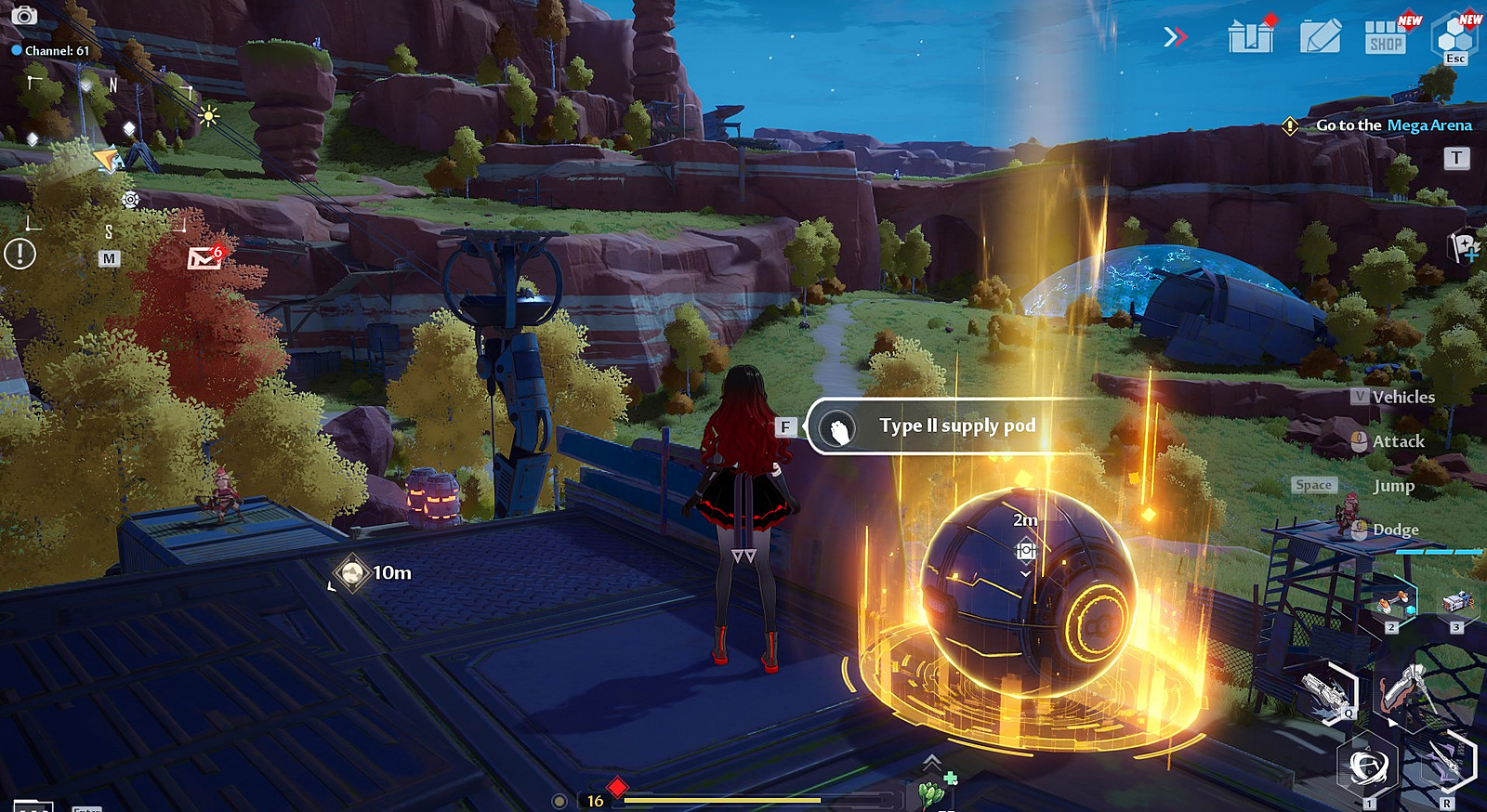Open the pencil notepad icon
1487x812 pixels.
1320,37
